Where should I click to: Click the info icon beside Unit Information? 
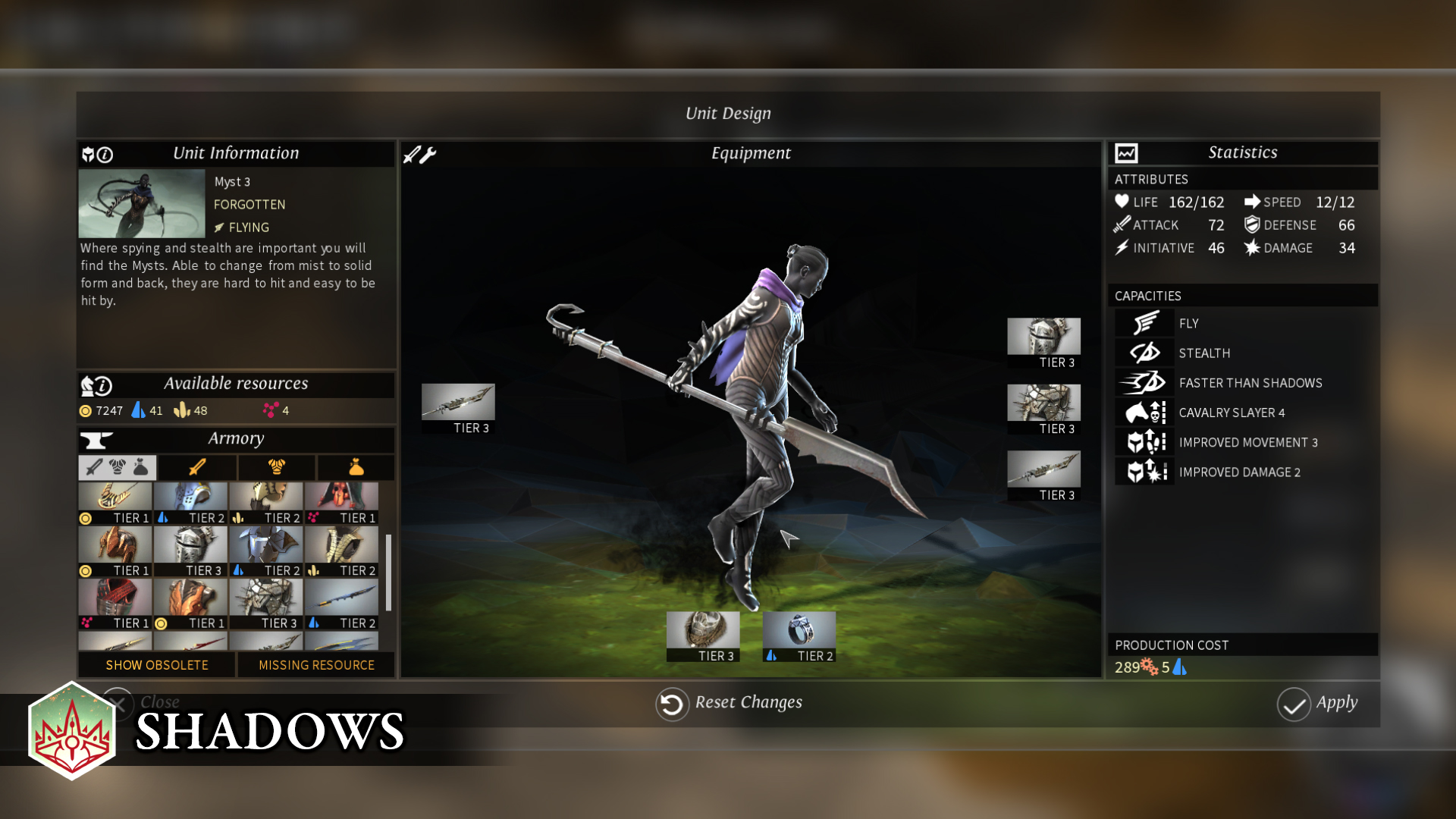click(103, 154)
